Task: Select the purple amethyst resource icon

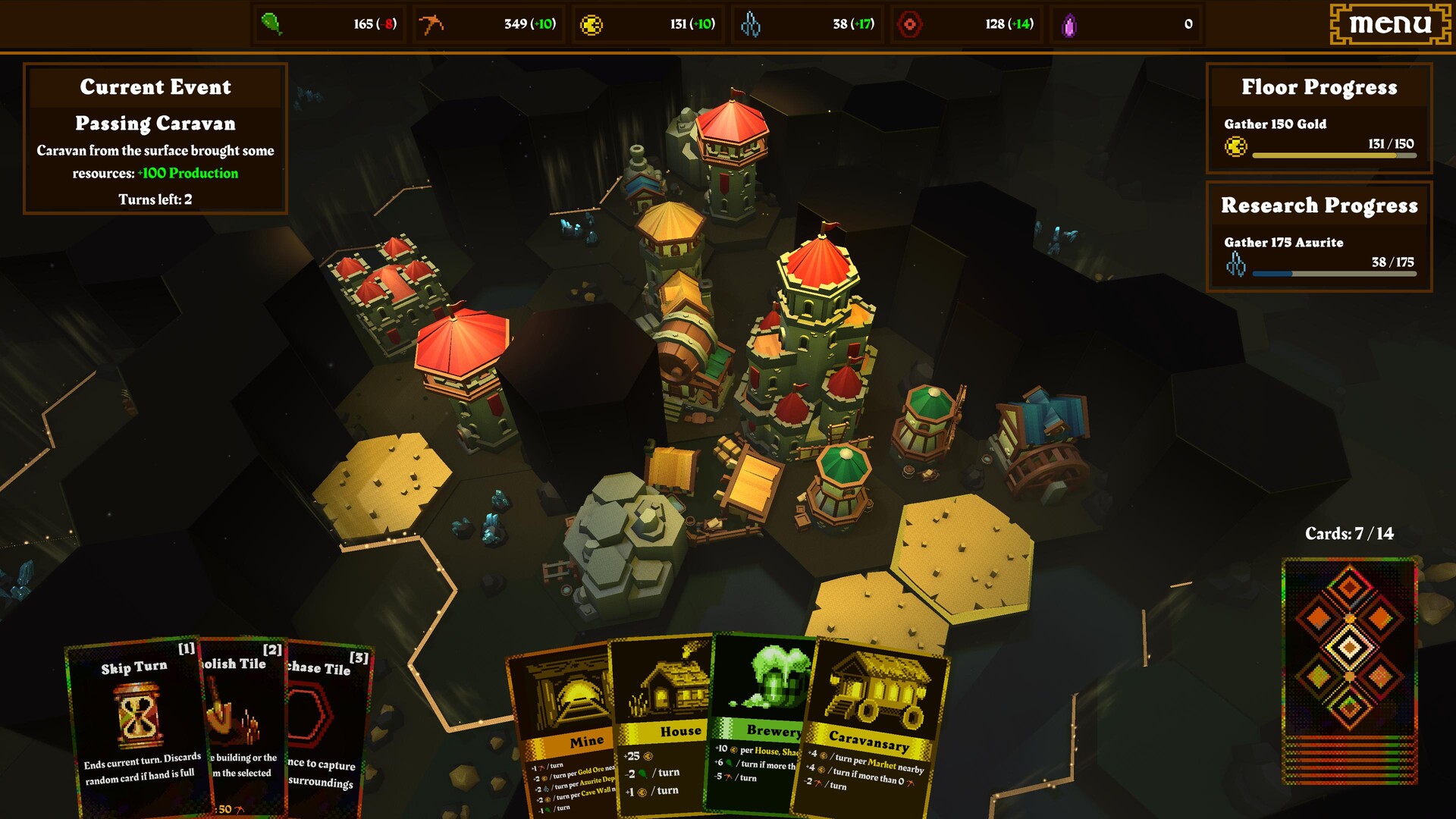Action: (x=1070, y=24)
